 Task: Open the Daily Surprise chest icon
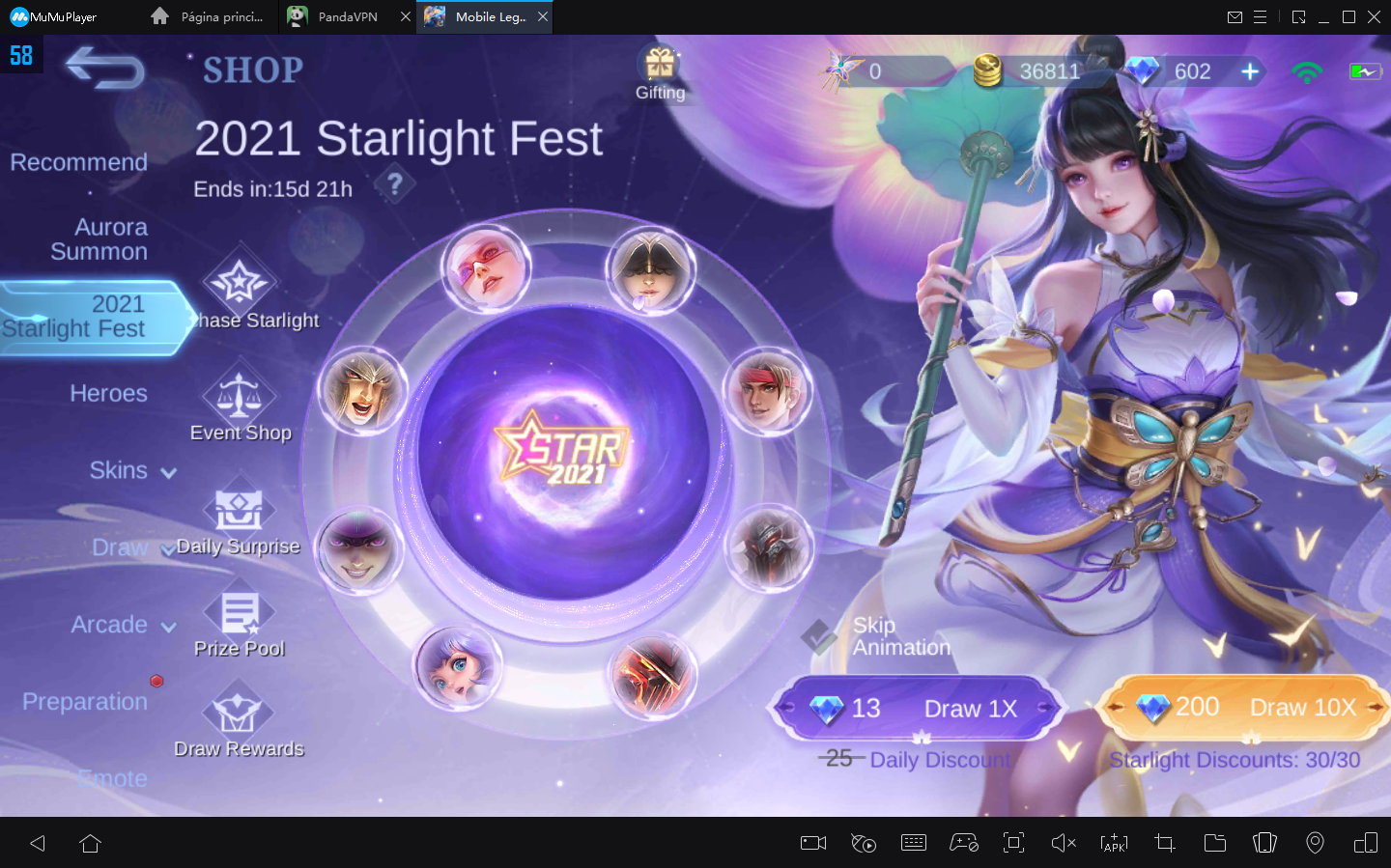[x=240, y=509]
